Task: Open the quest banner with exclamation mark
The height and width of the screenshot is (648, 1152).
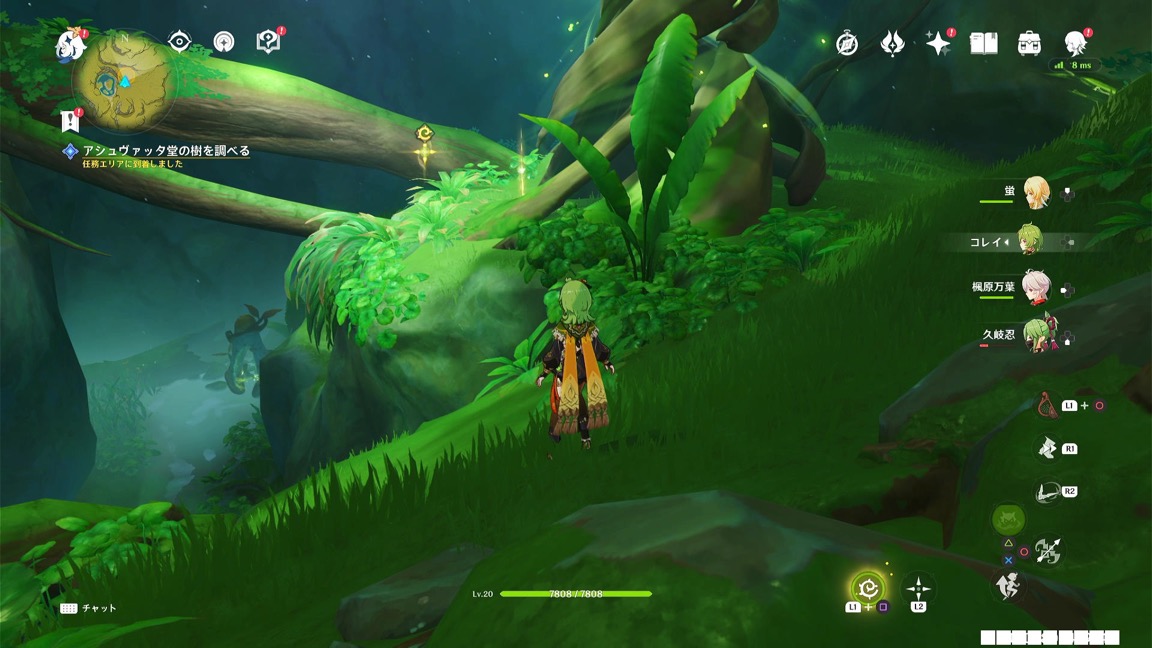Action: pos(70,121)
